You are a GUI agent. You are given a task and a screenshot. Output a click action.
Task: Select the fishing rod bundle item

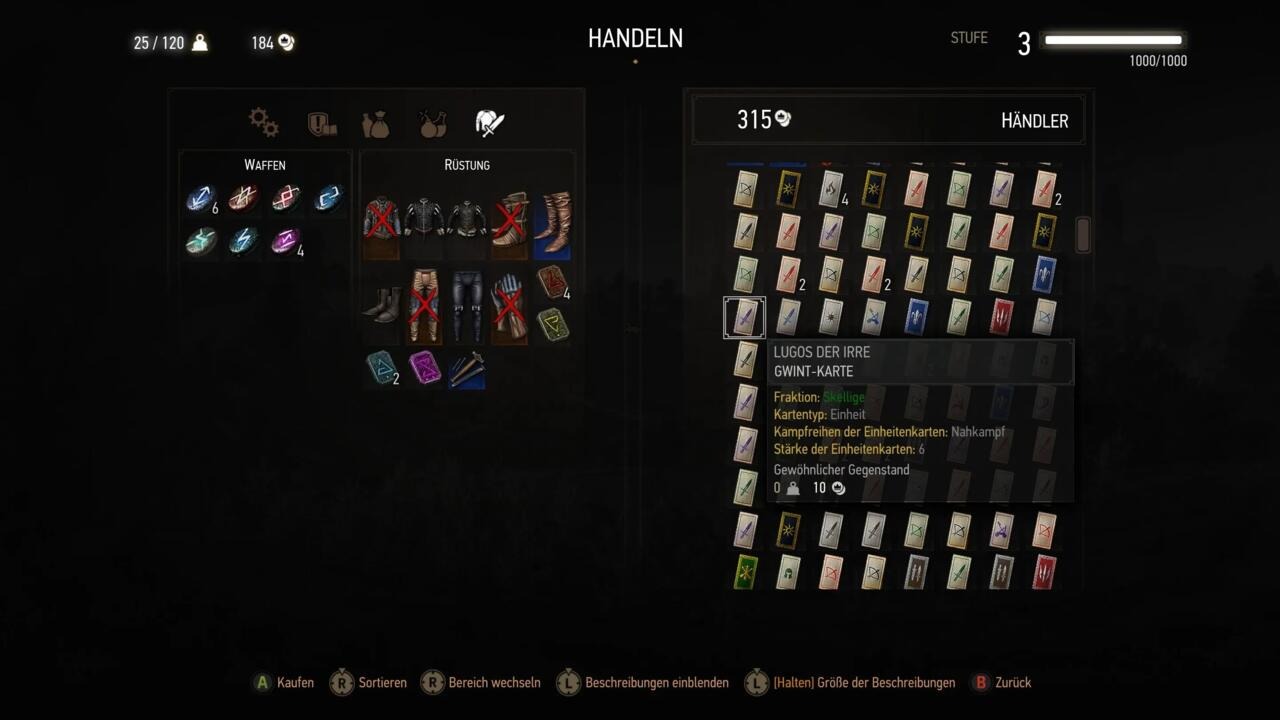coord(466,370)
